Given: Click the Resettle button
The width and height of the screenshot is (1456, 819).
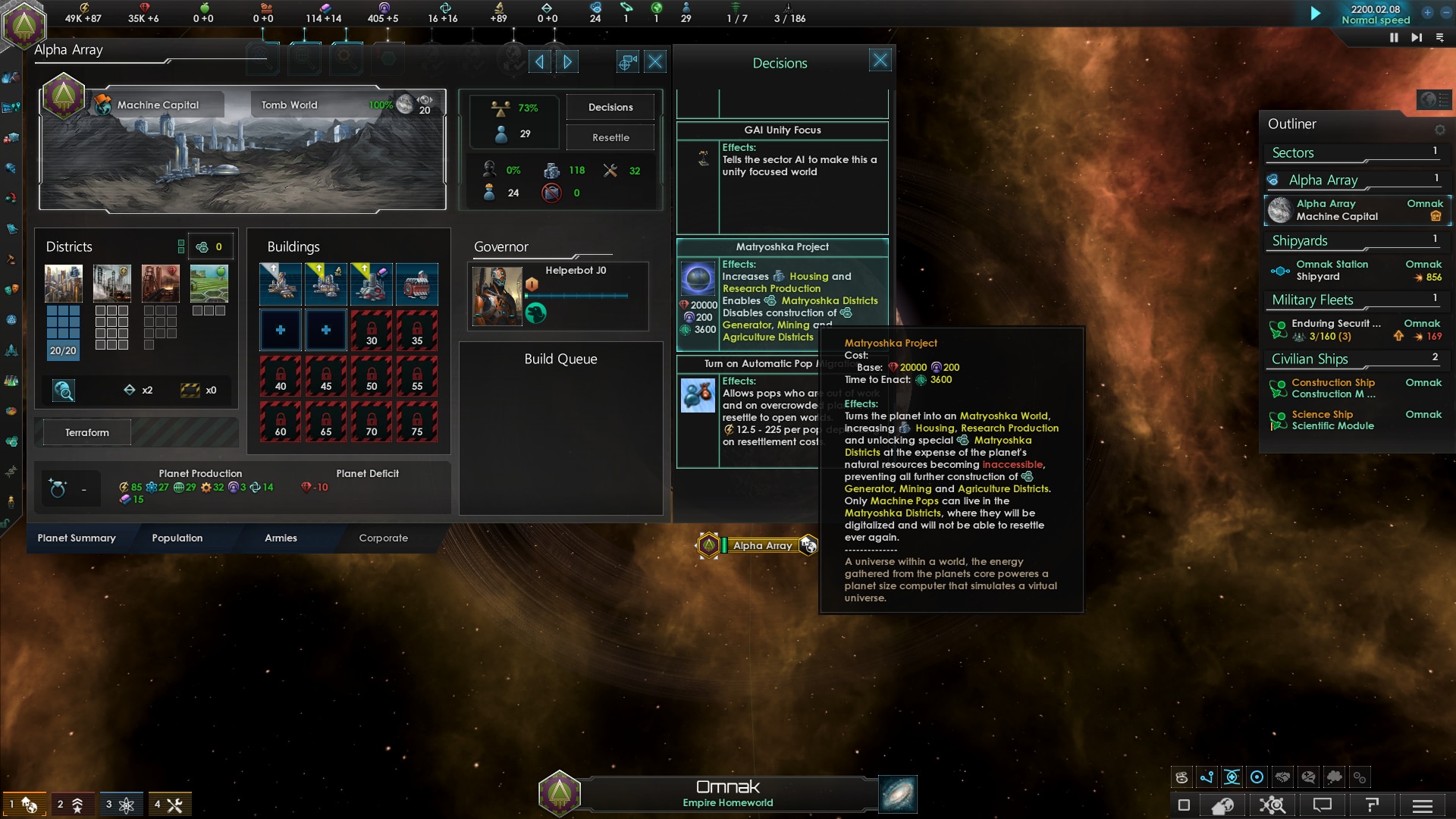Looking at the screenshot, I should click(610, 137).
